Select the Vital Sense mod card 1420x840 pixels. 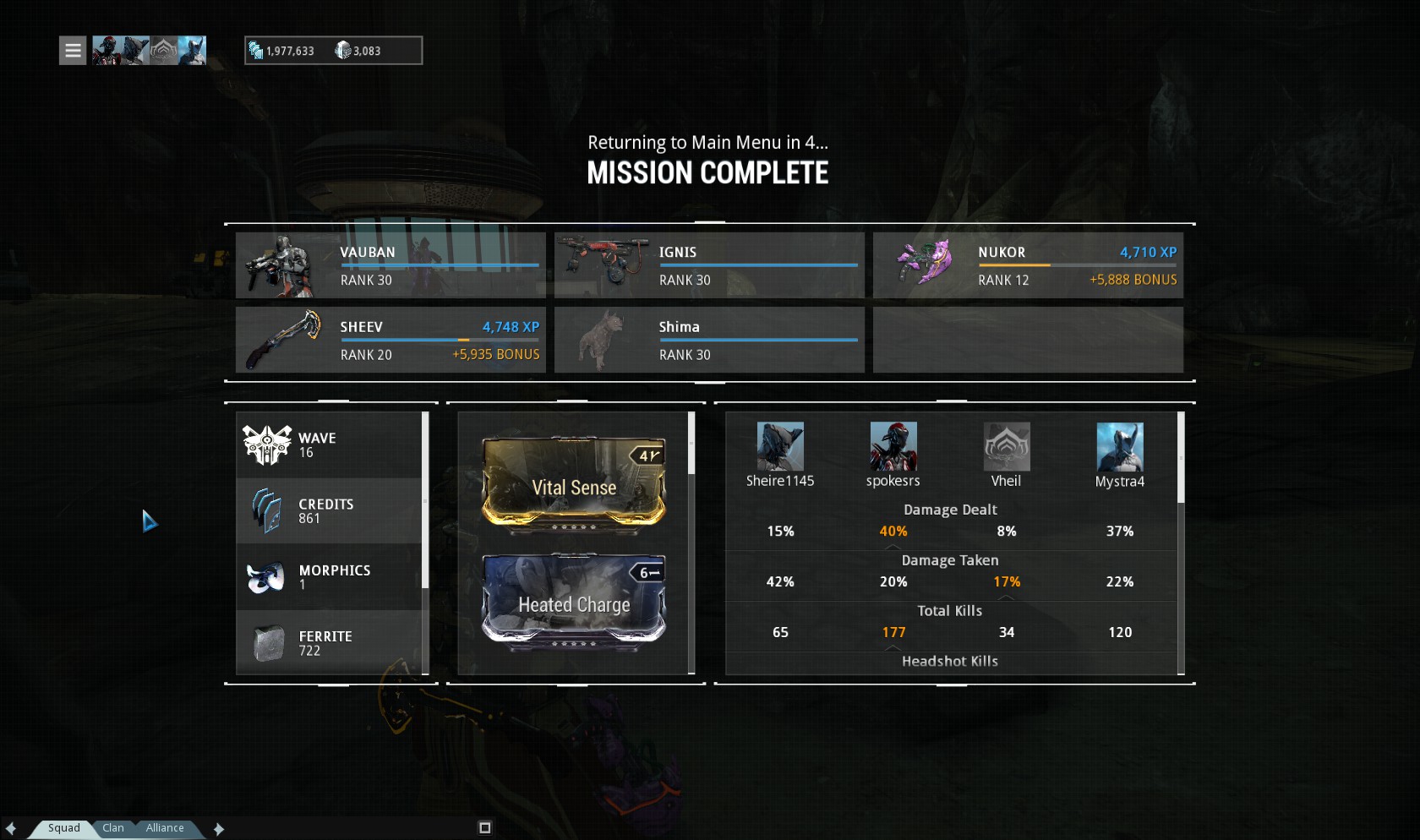(574, 484)
